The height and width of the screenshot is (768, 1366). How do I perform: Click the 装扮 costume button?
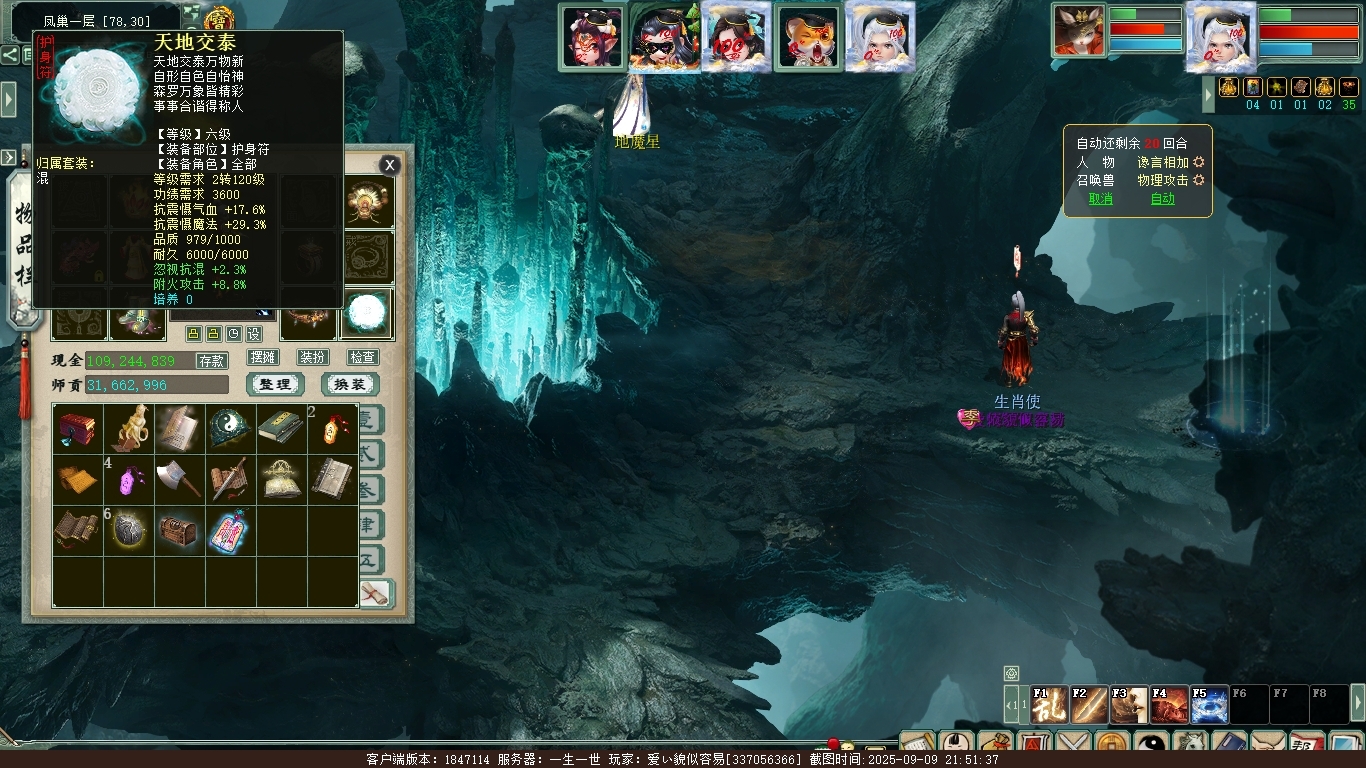(312, 357)
